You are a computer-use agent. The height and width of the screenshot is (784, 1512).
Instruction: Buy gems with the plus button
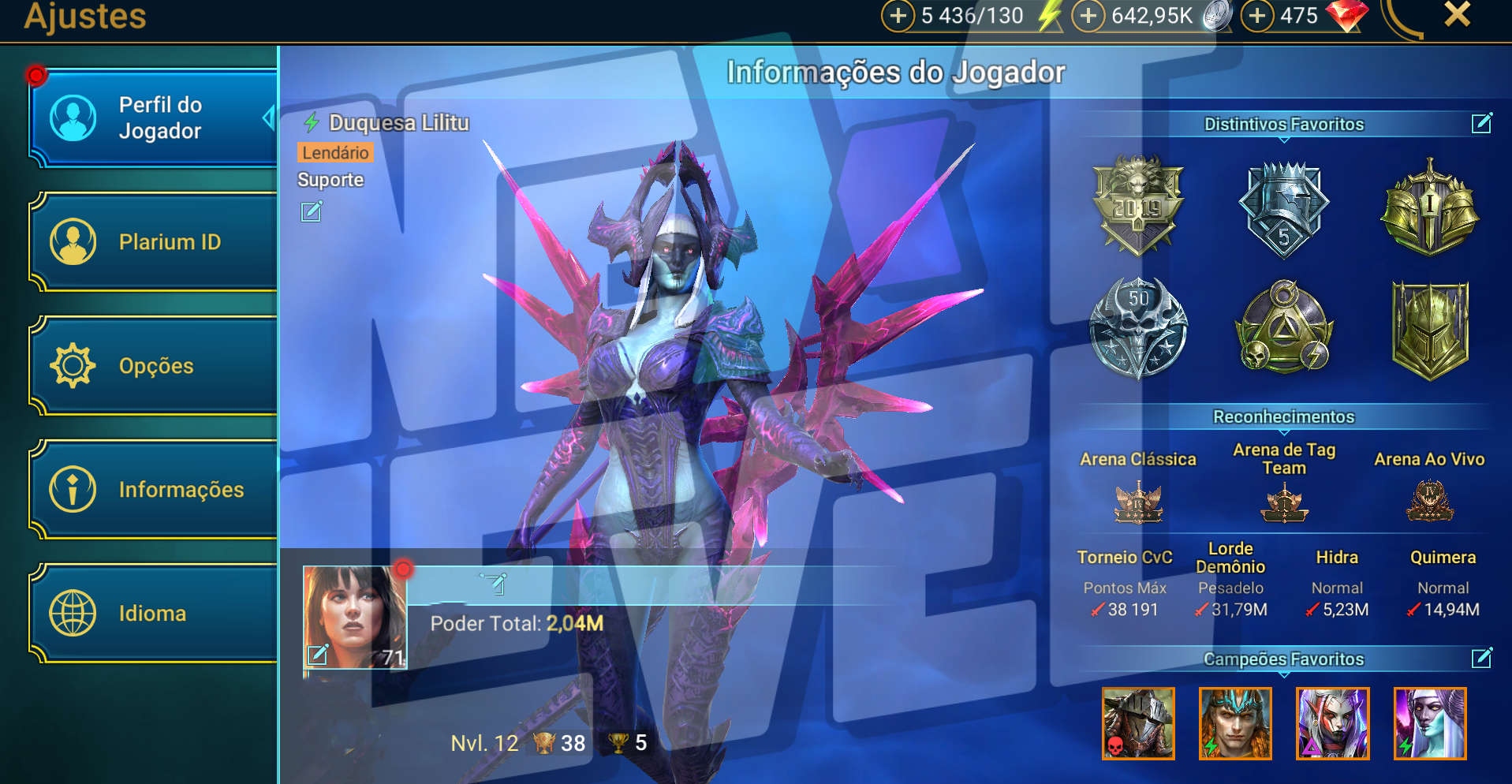click(1257, 16)
